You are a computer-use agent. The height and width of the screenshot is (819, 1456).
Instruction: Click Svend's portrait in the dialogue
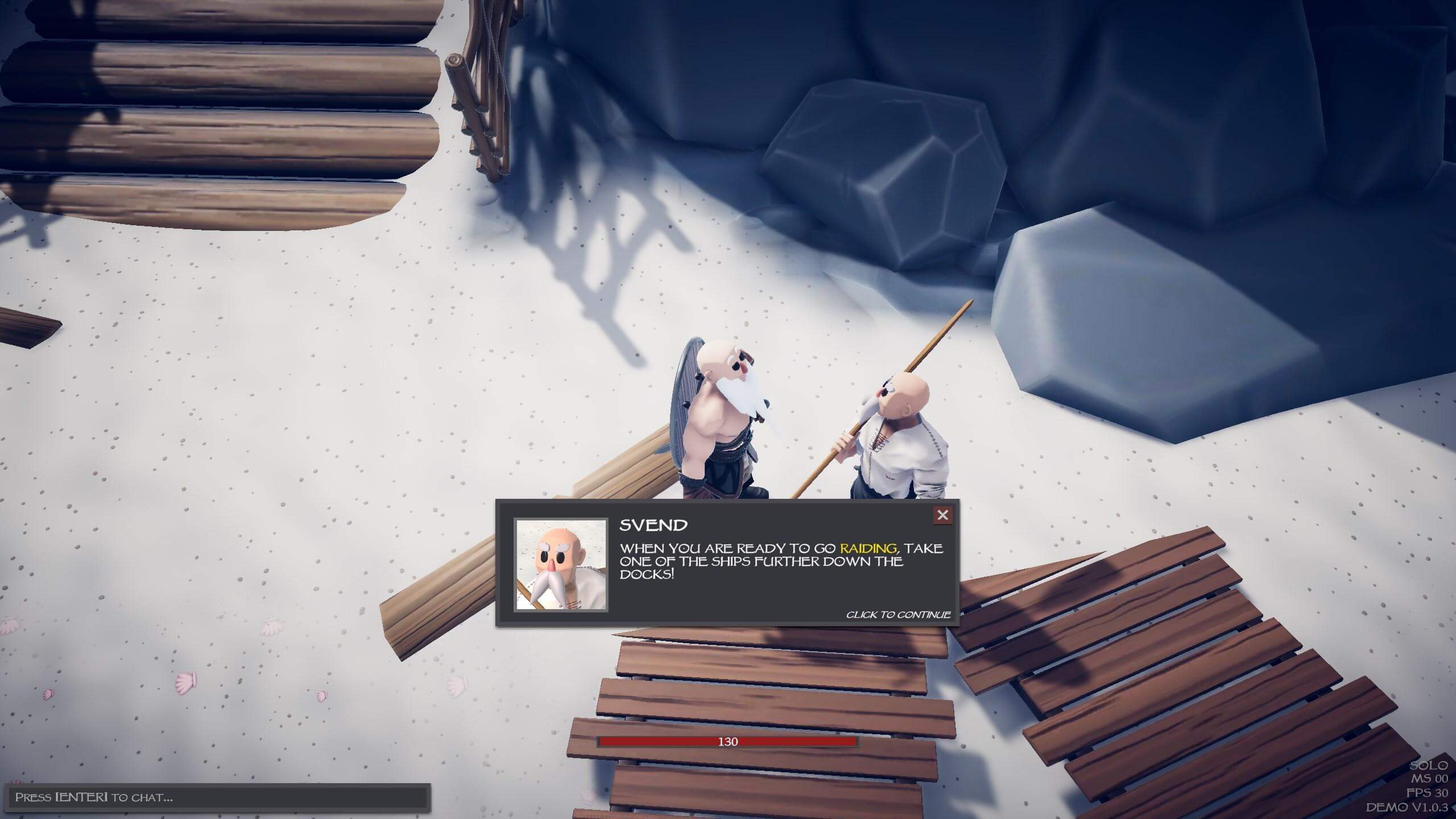tap(561, 565)
